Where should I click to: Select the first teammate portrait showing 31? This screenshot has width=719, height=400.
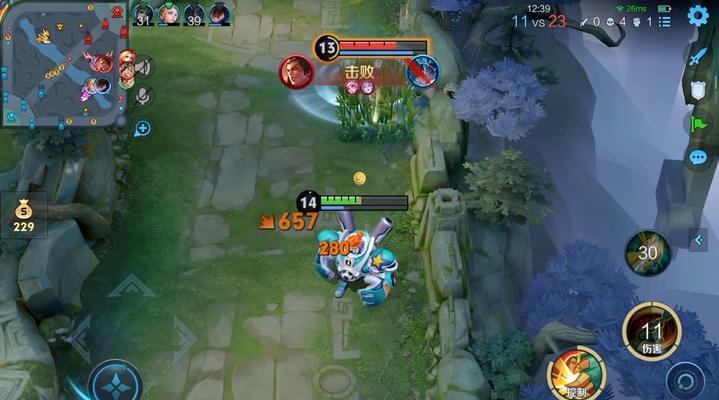pyautogui.click(x=144, y=15)
